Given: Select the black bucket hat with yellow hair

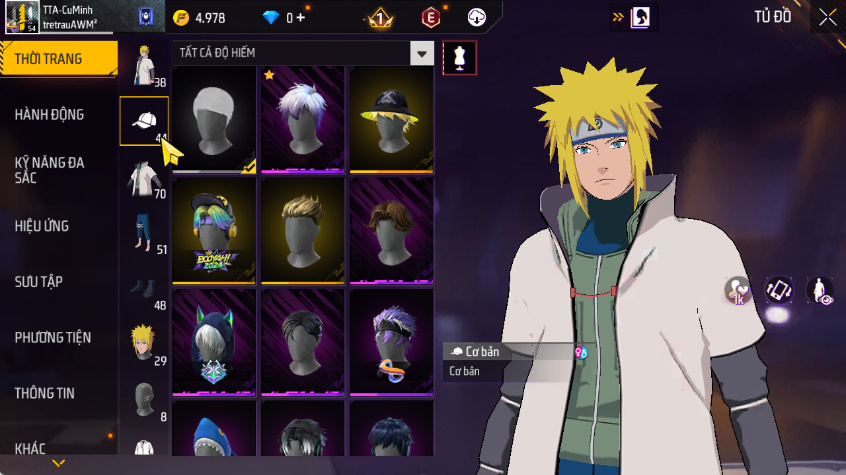Looking at the screenshot, I should pyautogui.click(x=391, y=118).
